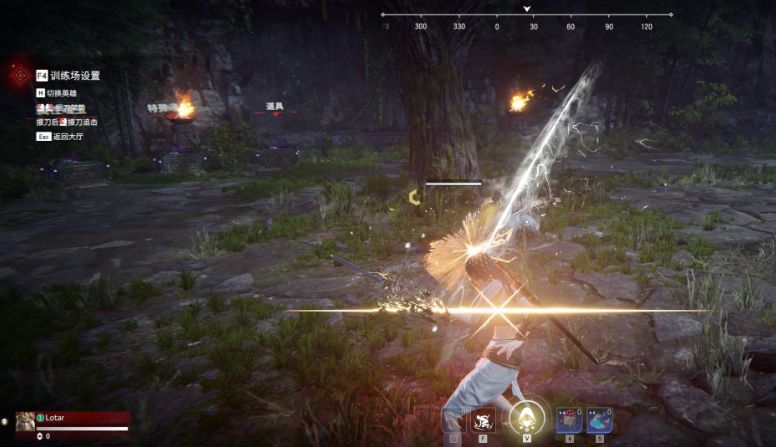Image resolution: width=776 pixels, height=447 pixels.
Task: Click Lotar's character portrait
Action: [x=25, y=421]
